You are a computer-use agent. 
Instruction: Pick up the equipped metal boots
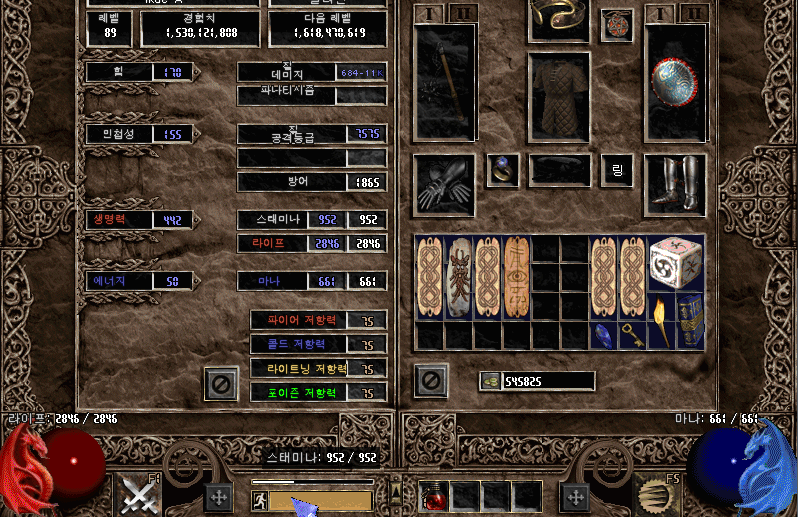pyautogui.click(x=676, y=185)
